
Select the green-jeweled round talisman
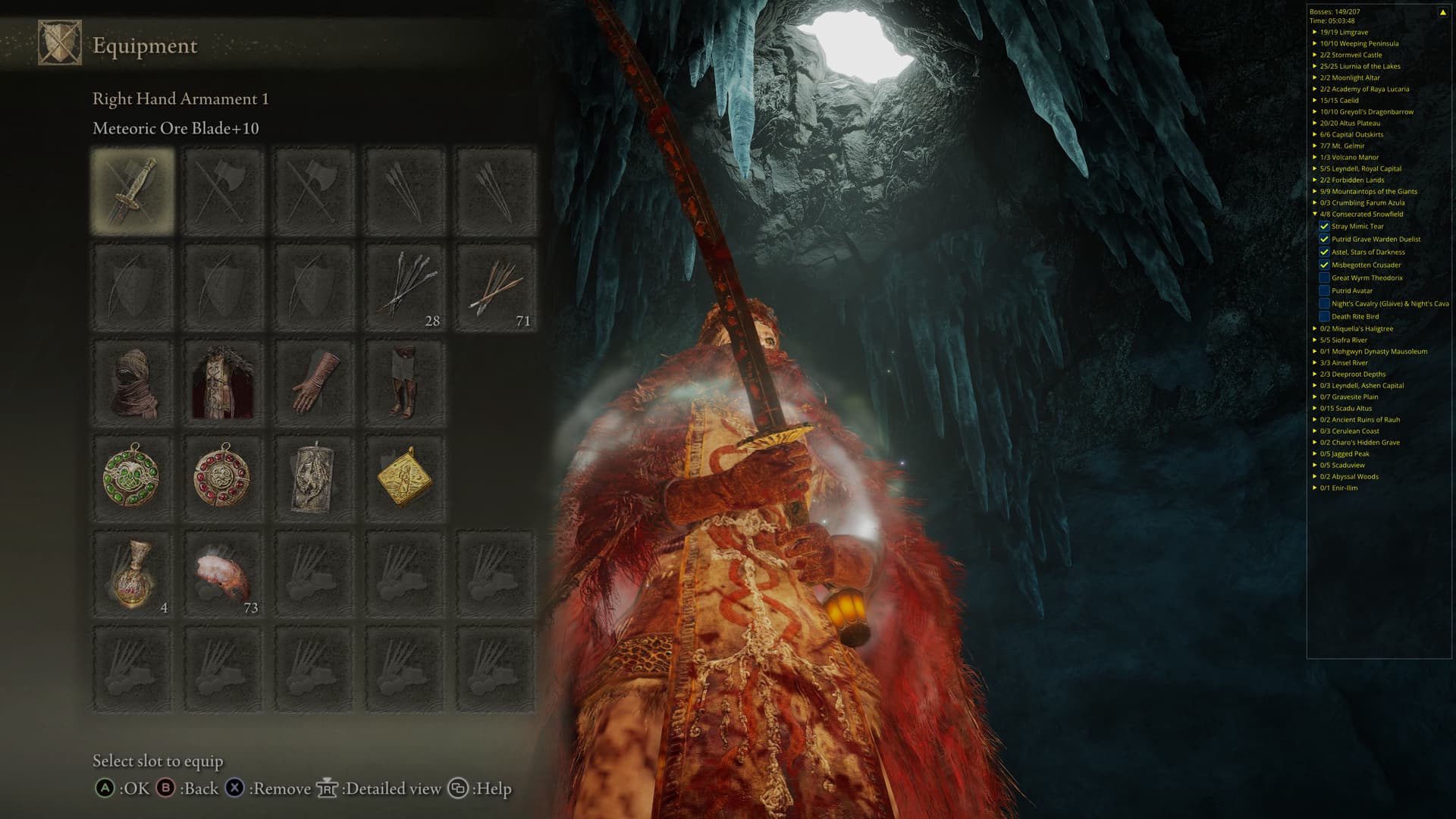133,478
